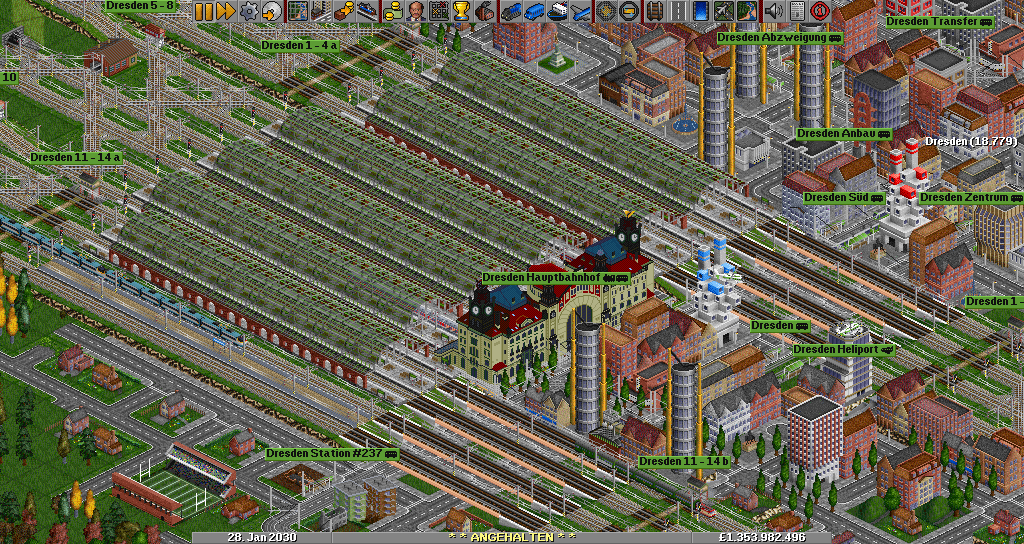Image resolution: width=1024 pixels, height=544 pixels.
Task: Open the gear game options menu
Action: (248, 11)
